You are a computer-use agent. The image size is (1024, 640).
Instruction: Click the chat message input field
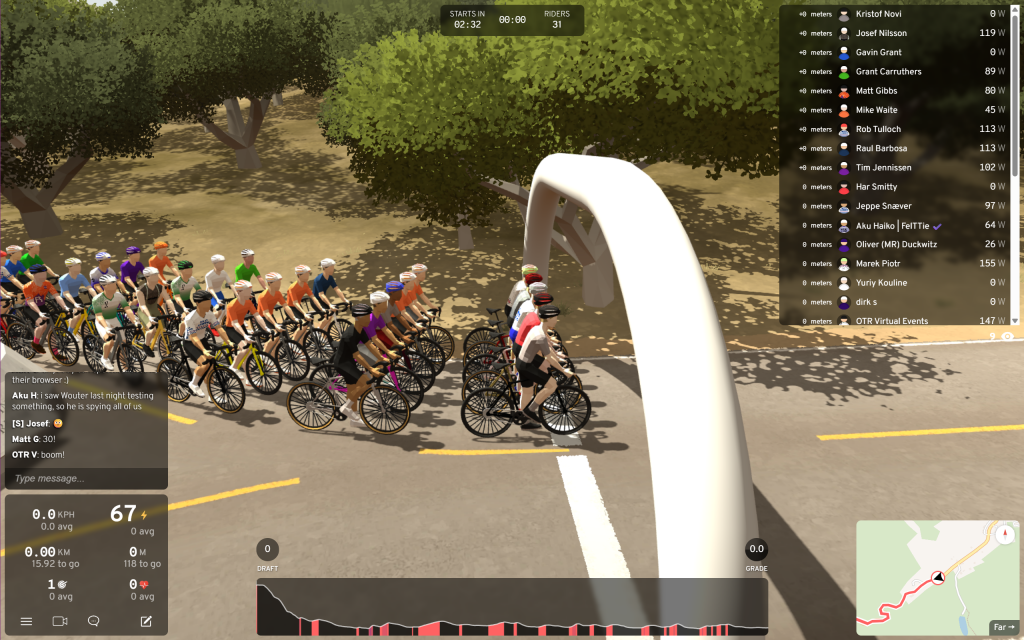pyautogui.click(x=85, y=478)
